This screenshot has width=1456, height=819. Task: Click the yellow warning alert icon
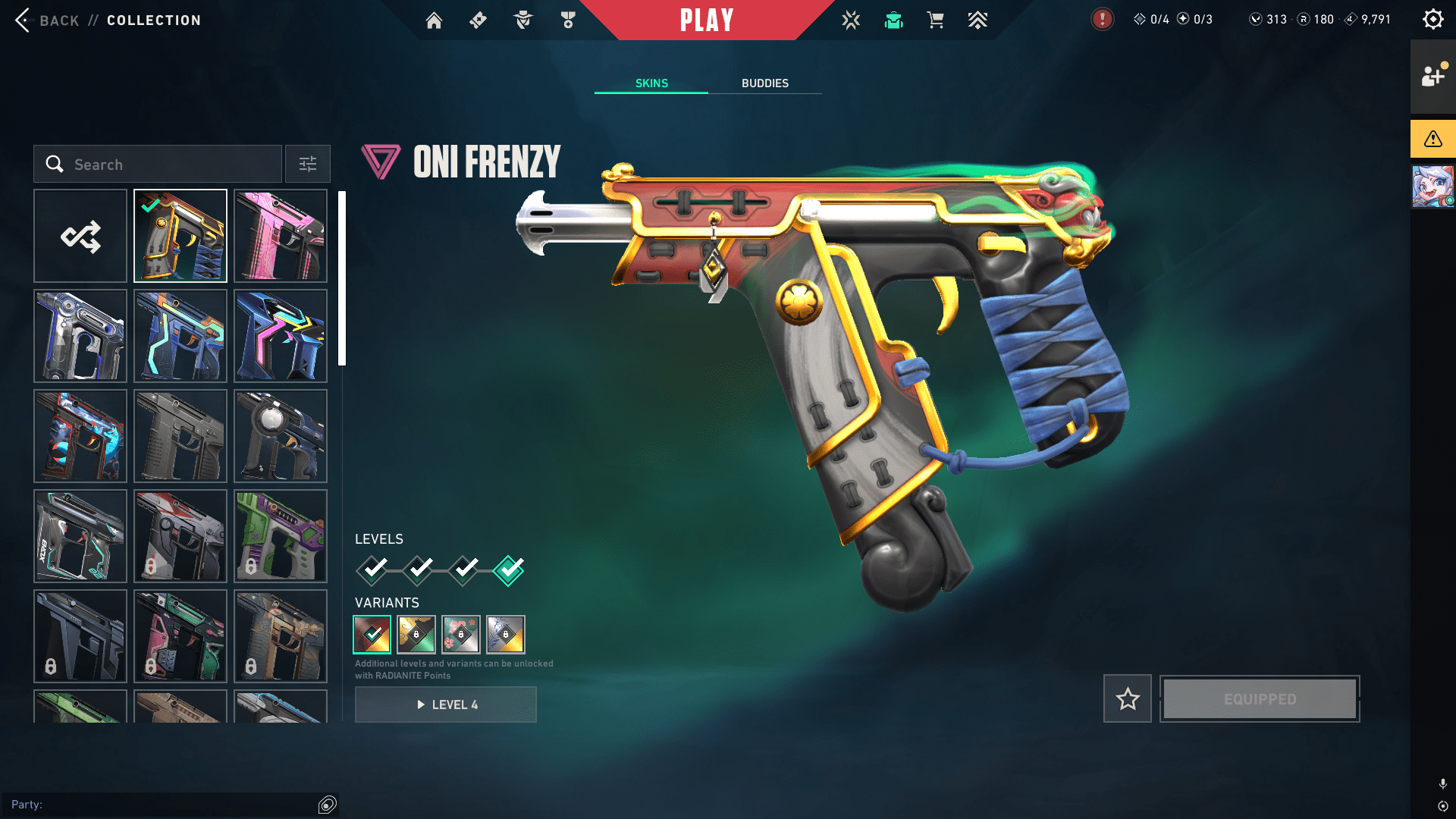tap(1432, 139)
